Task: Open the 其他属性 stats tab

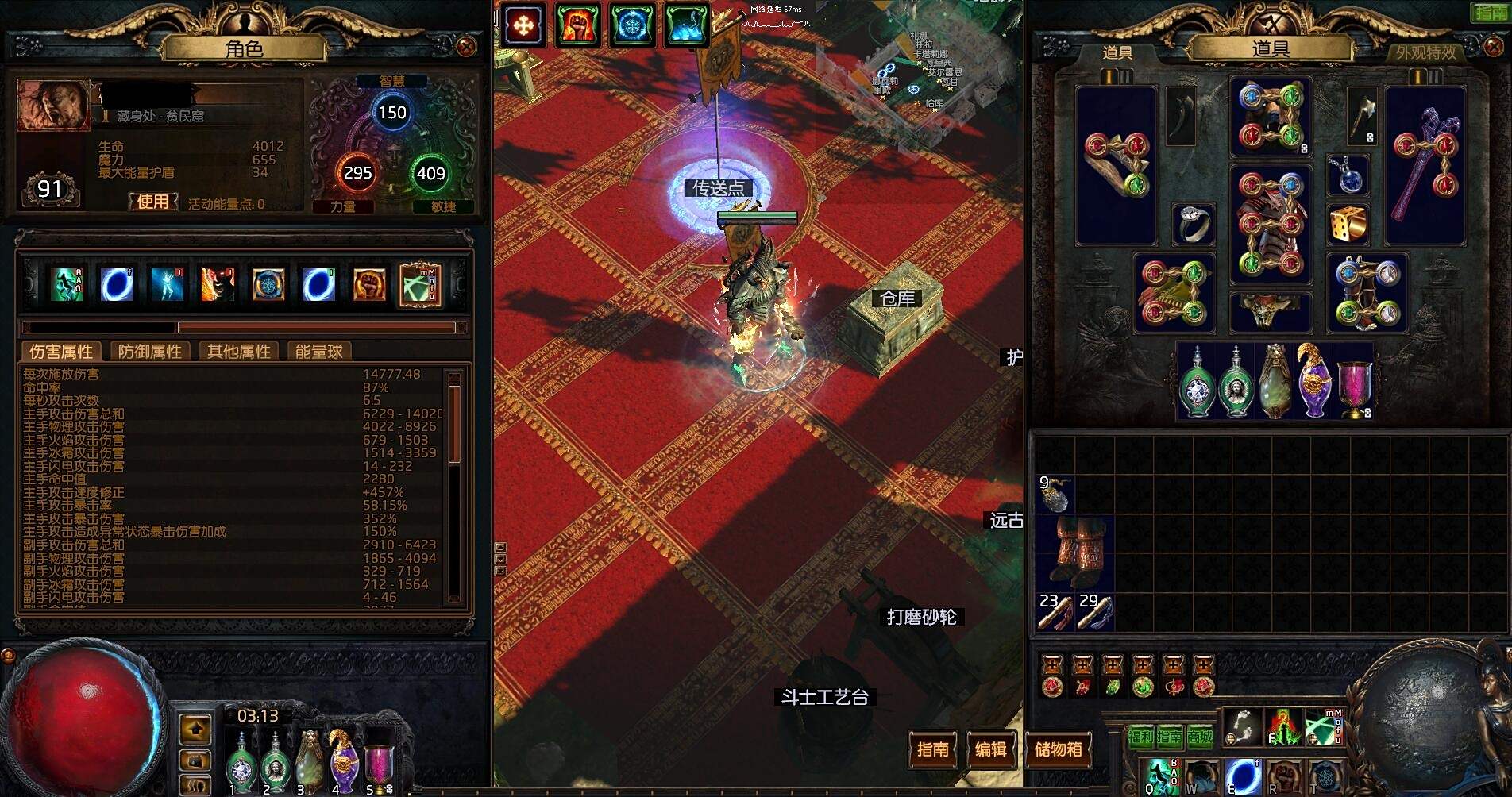Action: [238, 352]
